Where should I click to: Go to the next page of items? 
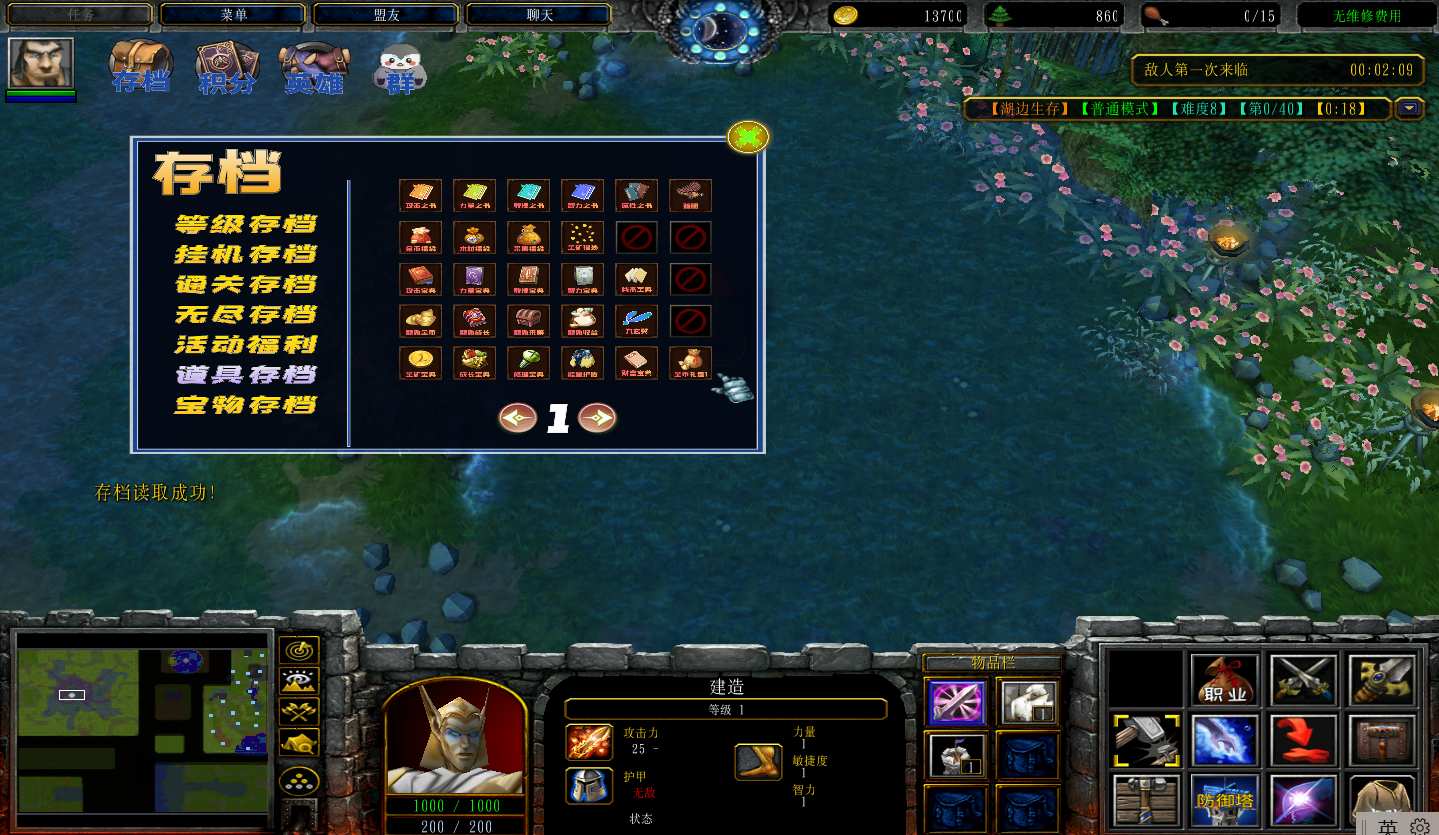coord(597,418)
